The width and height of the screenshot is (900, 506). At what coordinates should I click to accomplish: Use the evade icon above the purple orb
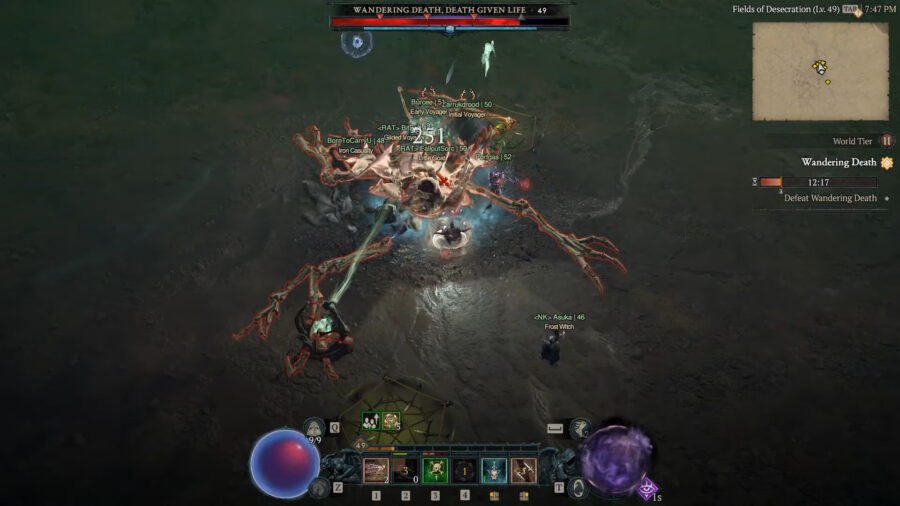click(582, 429)
